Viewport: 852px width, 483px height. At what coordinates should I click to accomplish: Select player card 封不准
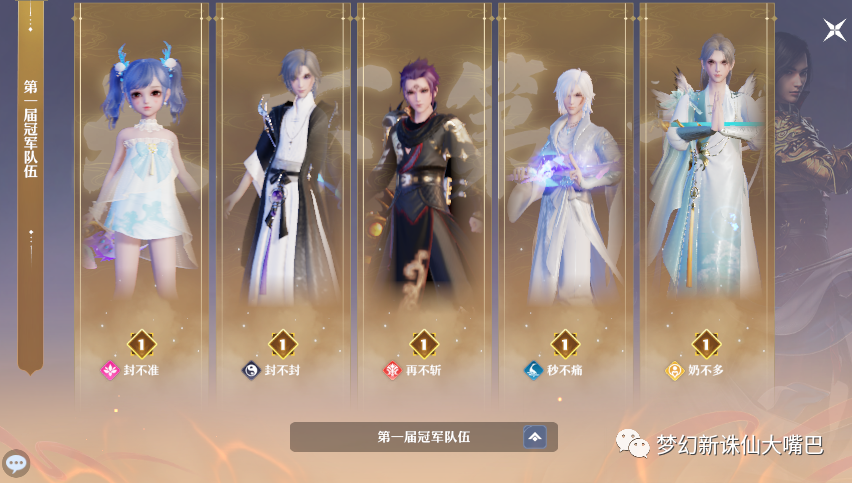142,200
